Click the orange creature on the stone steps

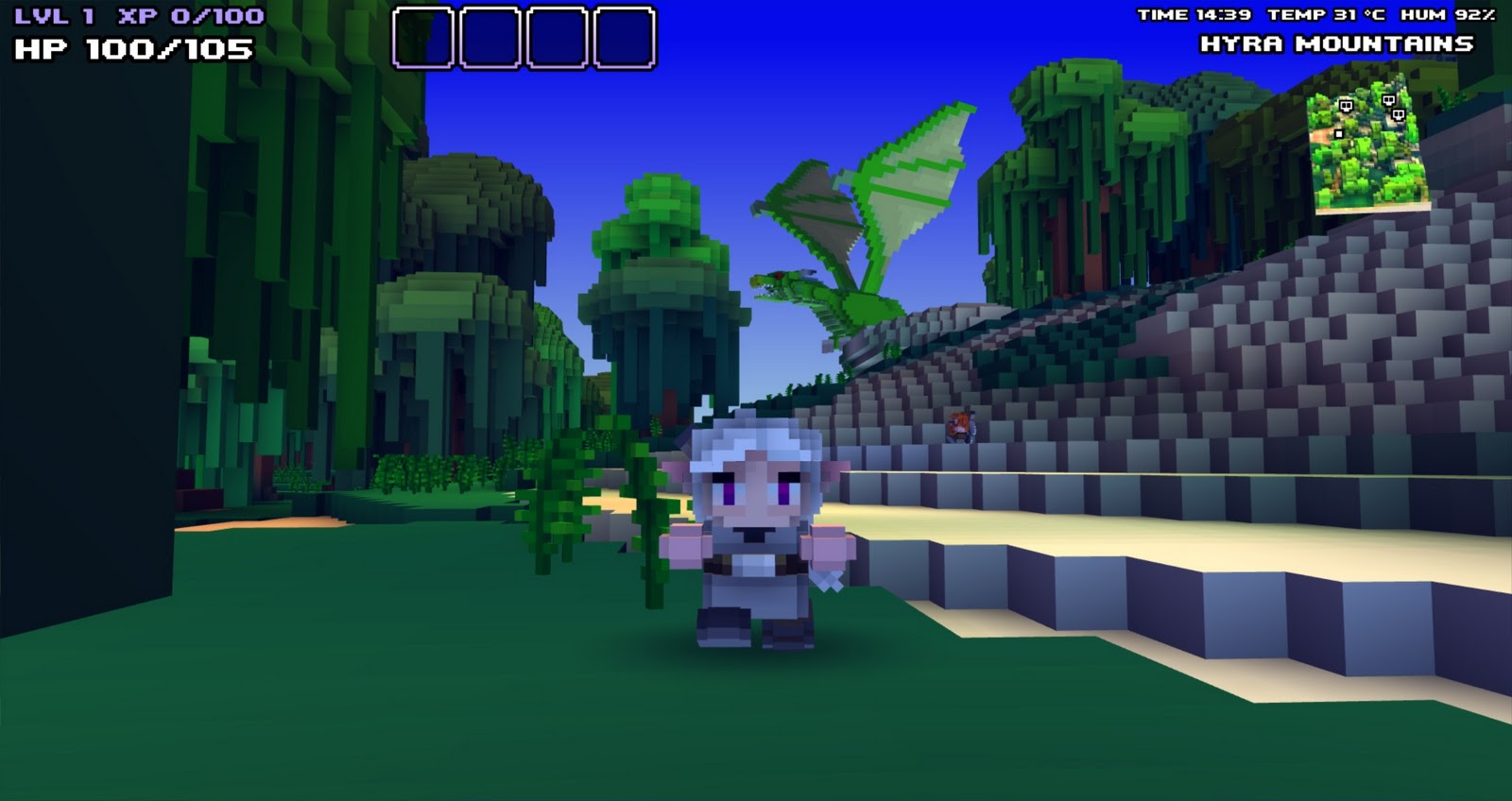(958, 425)
